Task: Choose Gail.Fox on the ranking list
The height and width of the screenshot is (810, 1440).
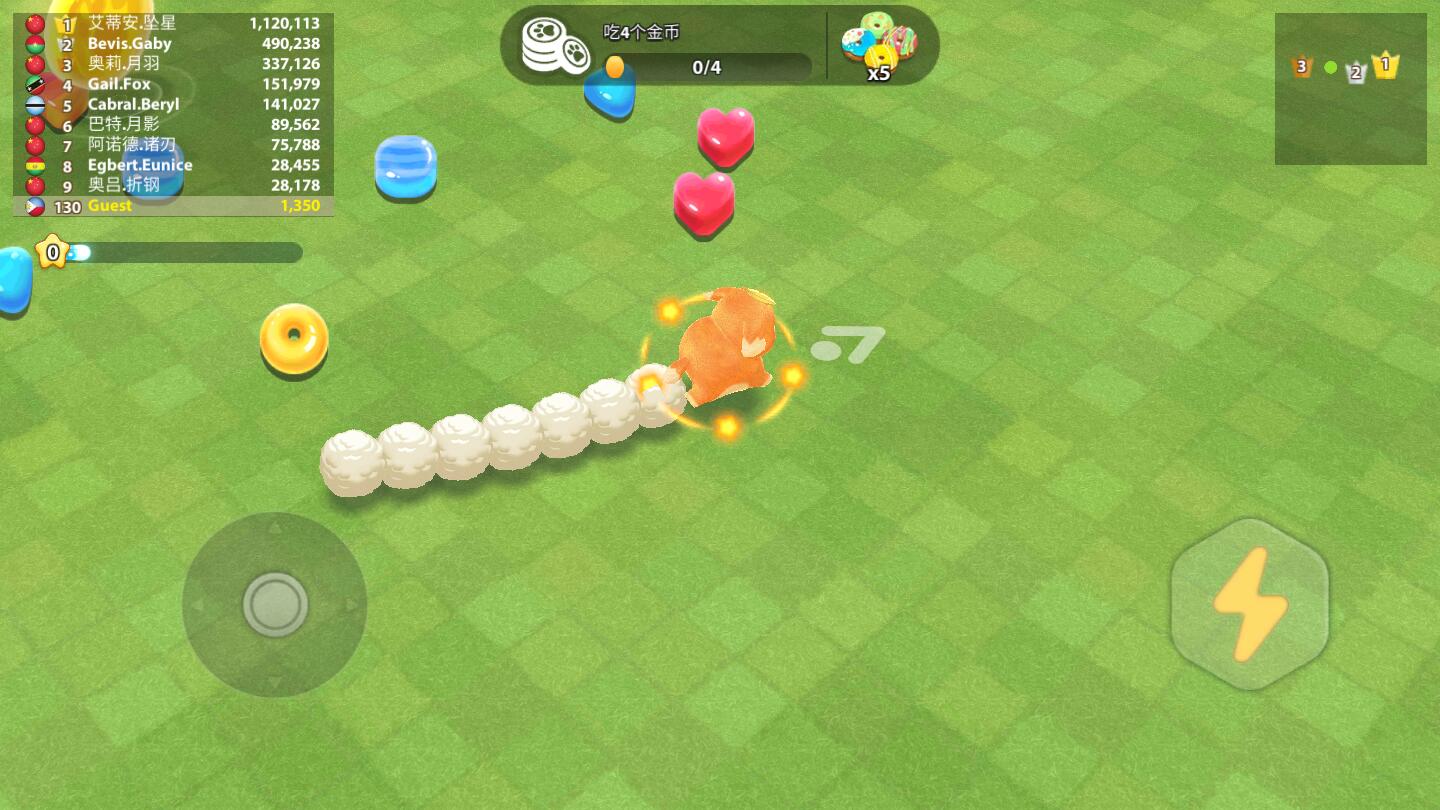Action: [x=174, y=84]
